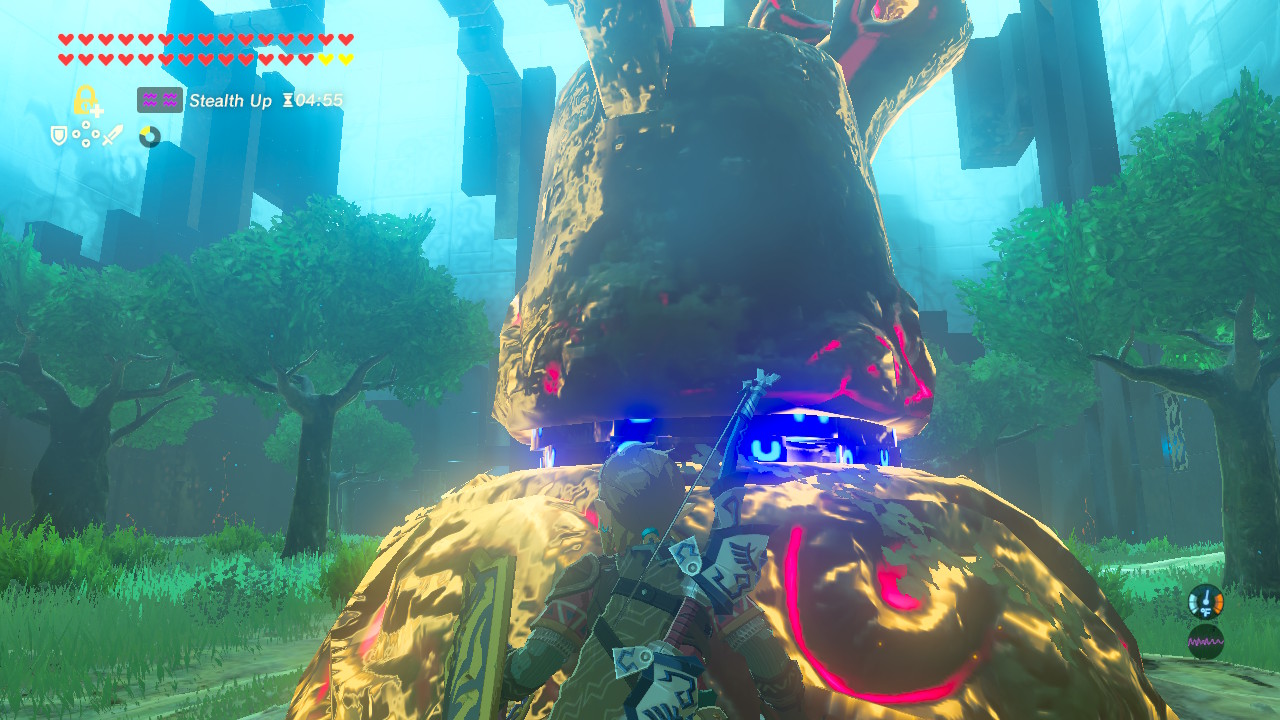The width and height of the screenshot is (1280, 720).
Task: Click the pink noise meter indicator
Action: click(1206, 641)
